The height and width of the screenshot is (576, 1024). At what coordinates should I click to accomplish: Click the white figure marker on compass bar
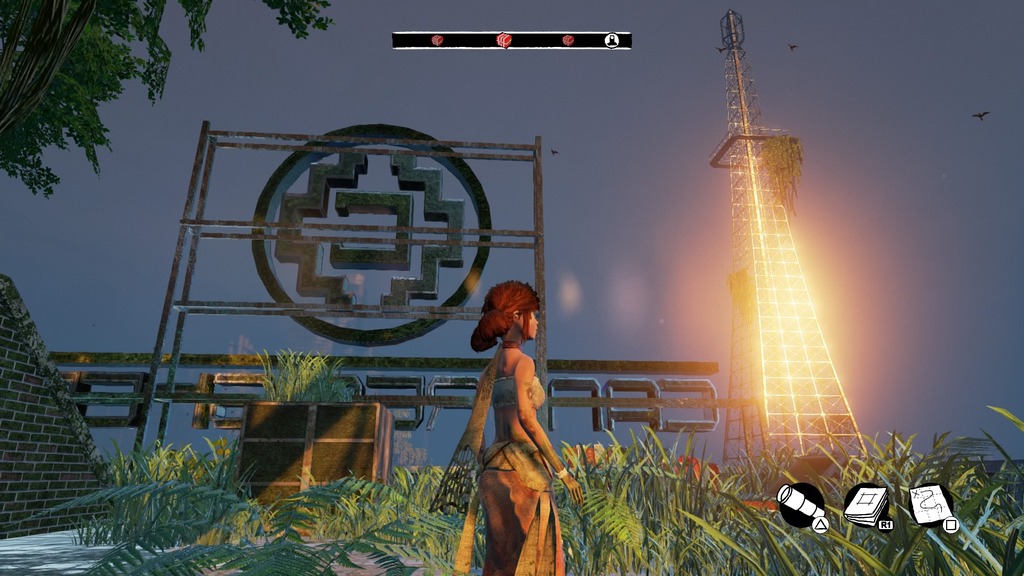click(612, 41)
